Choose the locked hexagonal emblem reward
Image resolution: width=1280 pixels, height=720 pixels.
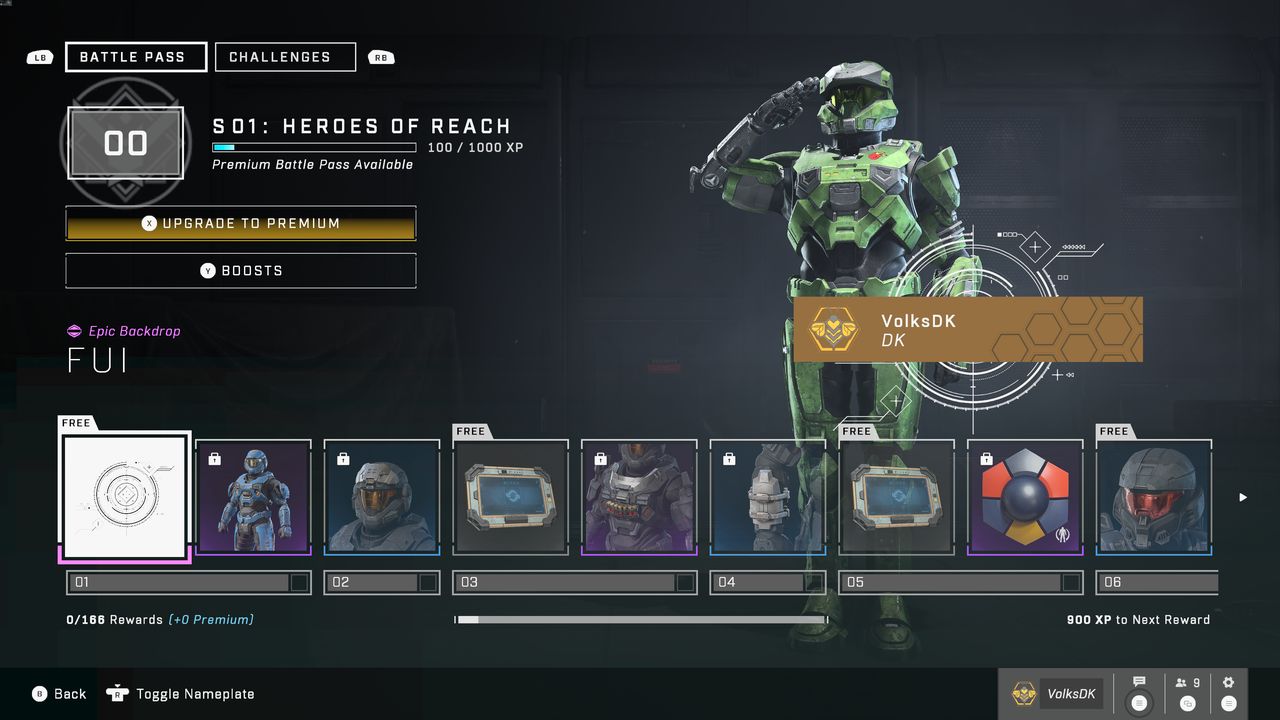(1025, 497)
